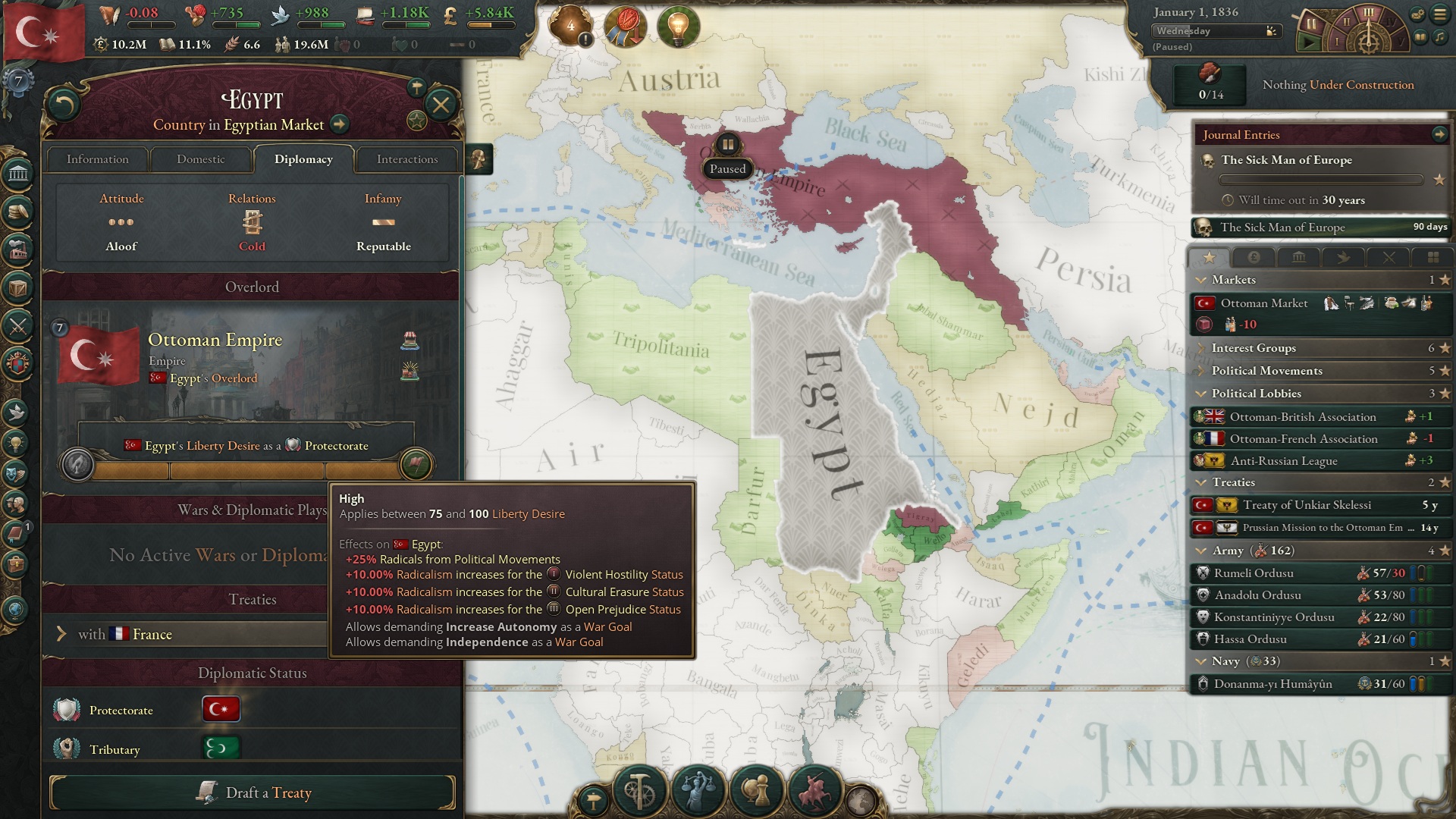Pin The Sick Man of Europe with its star
Screen dimensions: 1456x819
click(1437, 181)
